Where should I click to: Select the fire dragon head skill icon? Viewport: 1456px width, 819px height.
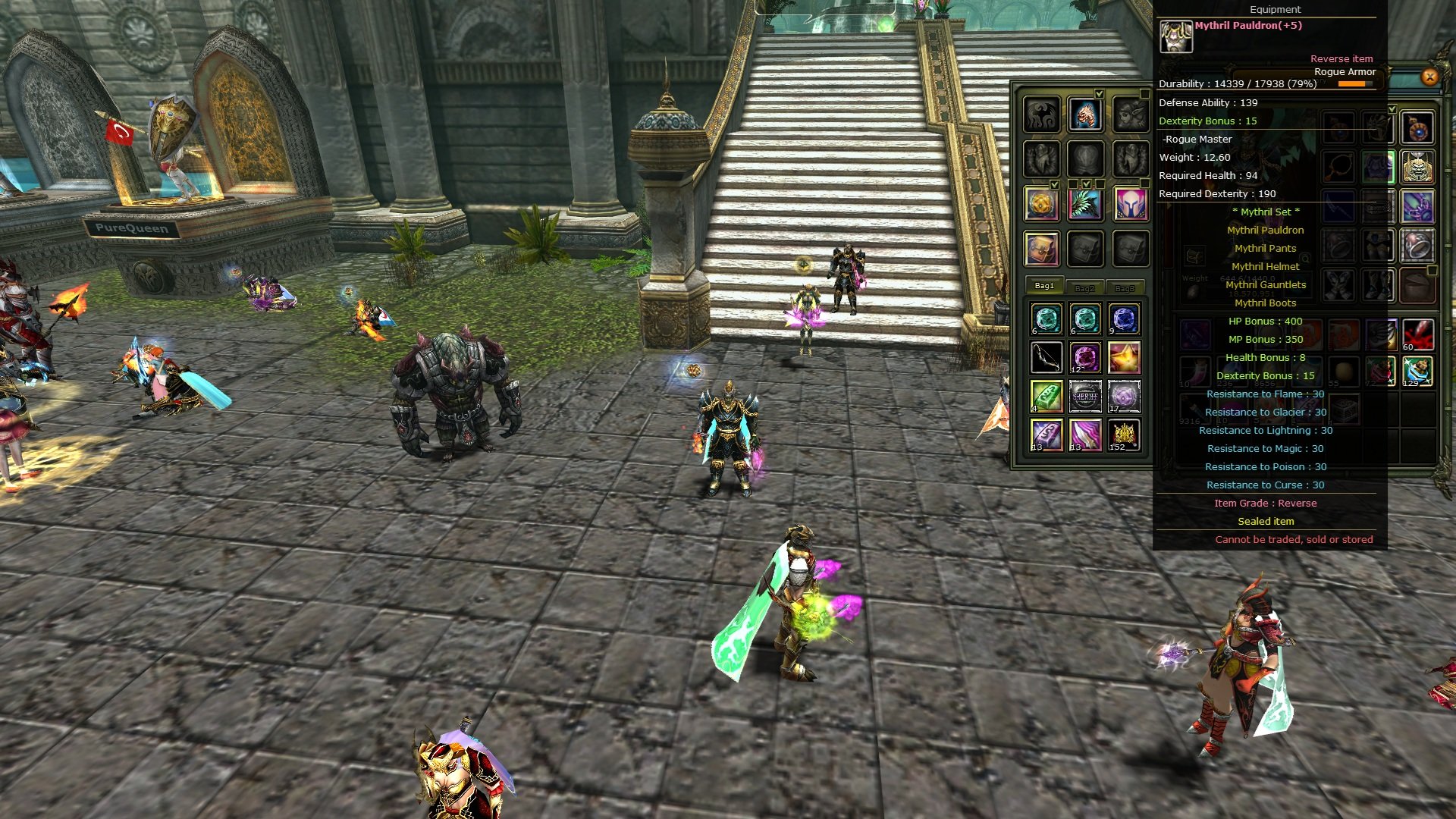tap(1084, 115)
